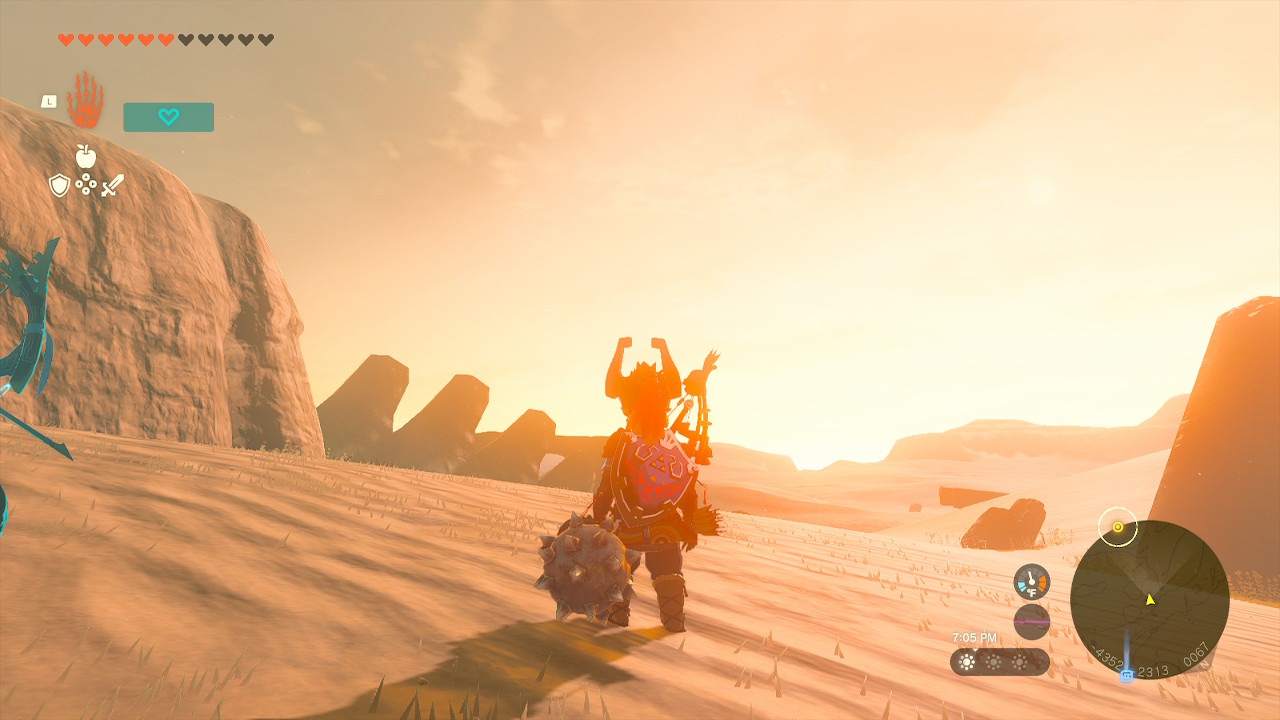Click the purple noise meter circle
1280x720 pixels.
click(x=1031, y=621)
